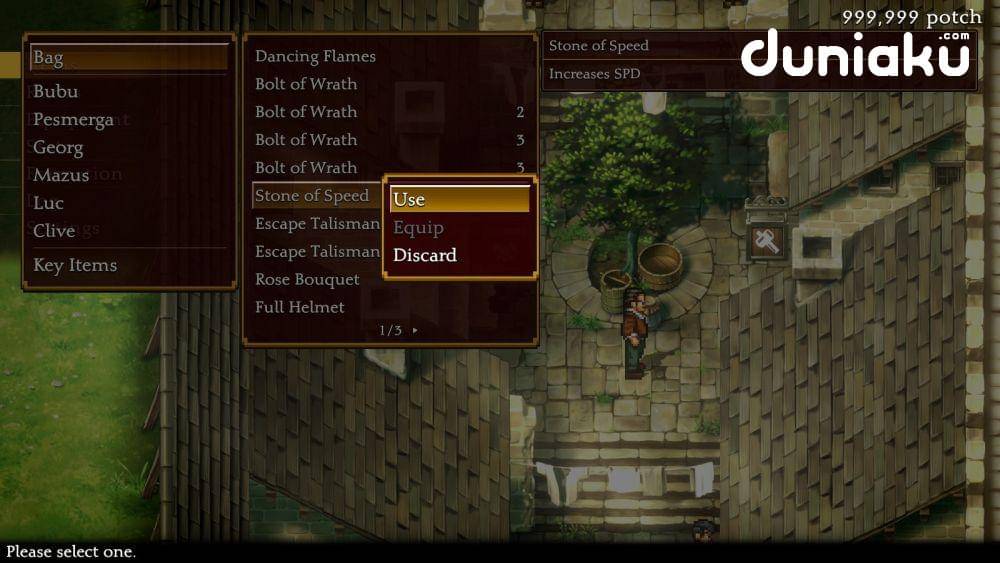The width and height of the screenshot is (1000, 563).
Task: Open the Key Items category
Action: click(x=75, y=265)
